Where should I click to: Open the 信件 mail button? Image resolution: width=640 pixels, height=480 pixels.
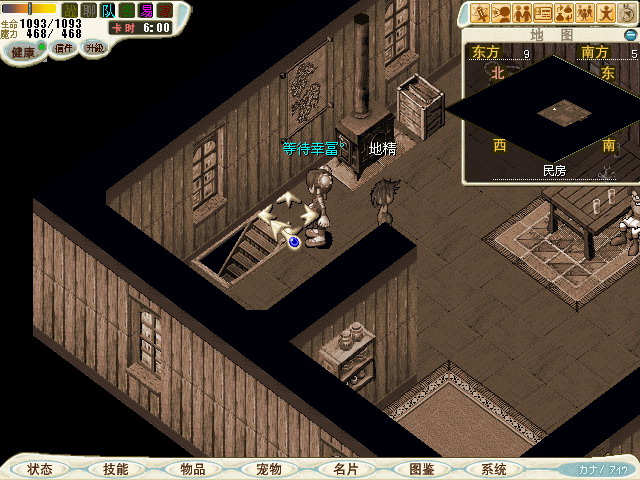point(63,48)
